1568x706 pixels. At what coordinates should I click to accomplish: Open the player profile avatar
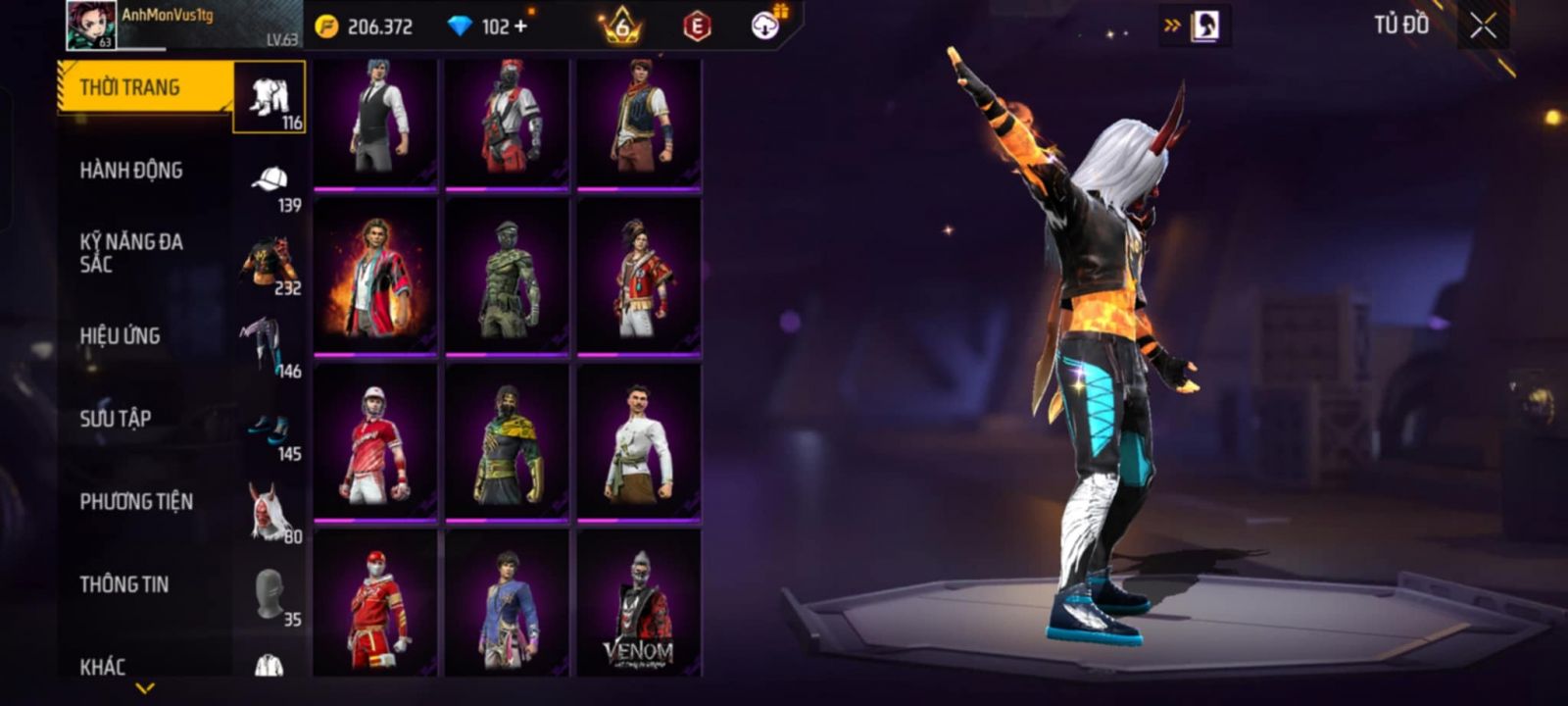click(91, 25)
